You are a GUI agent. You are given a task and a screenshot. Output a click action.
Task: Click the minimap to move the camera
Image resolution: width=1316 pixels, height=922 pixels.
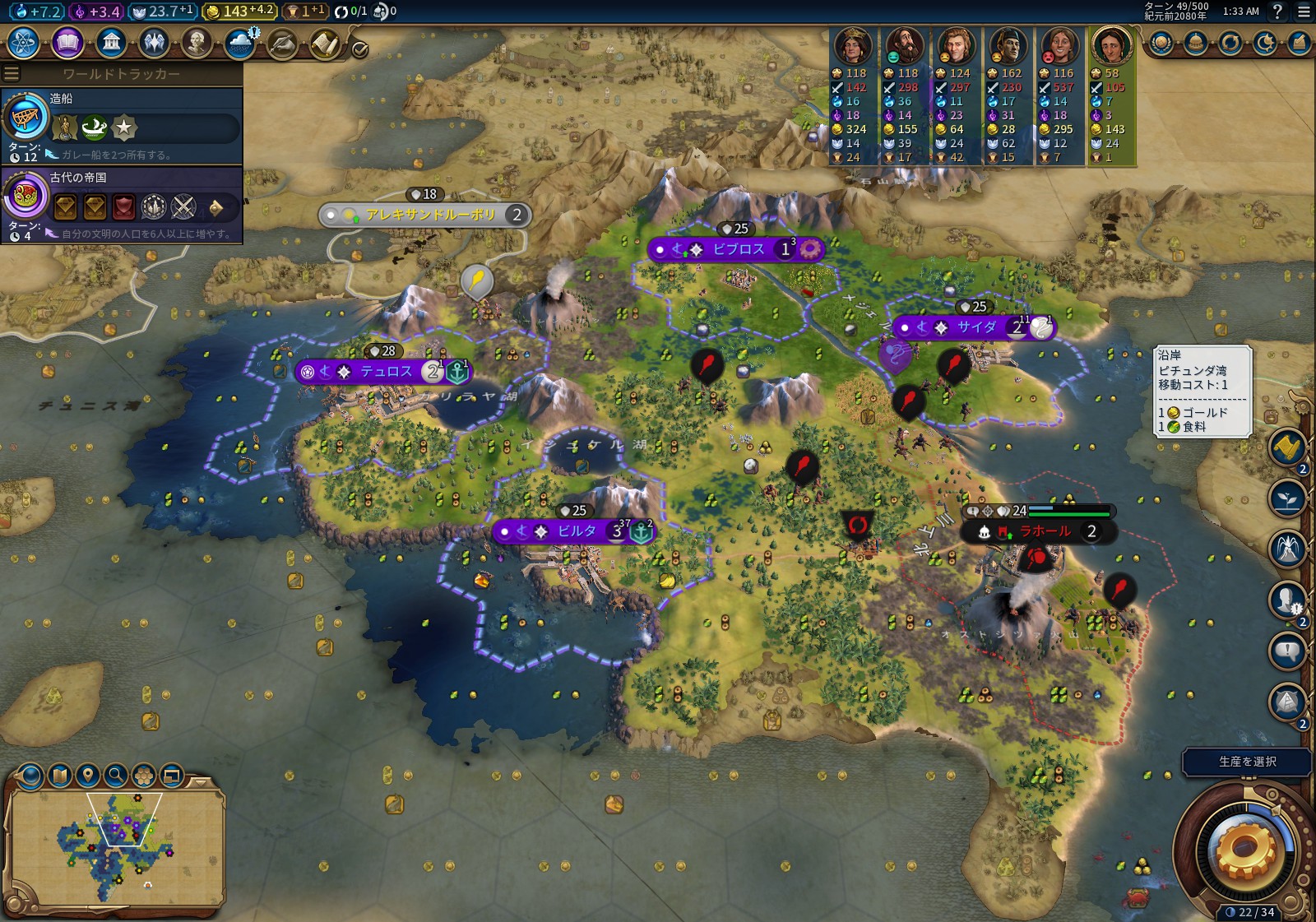tap(115, 847)
